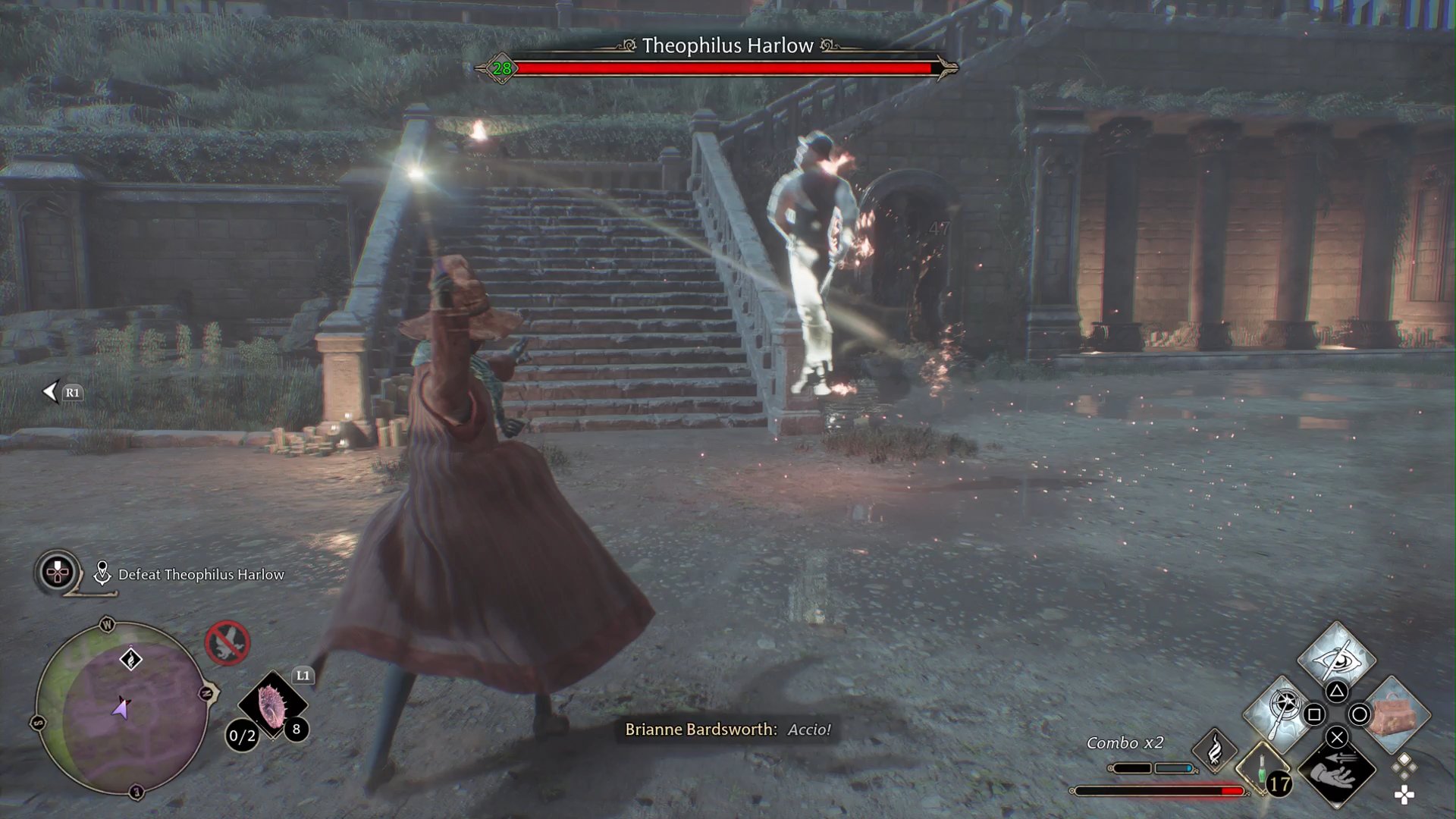Expand the L1 plant slot
Screen dimensions: 1456x819
[x=303, y=675]
